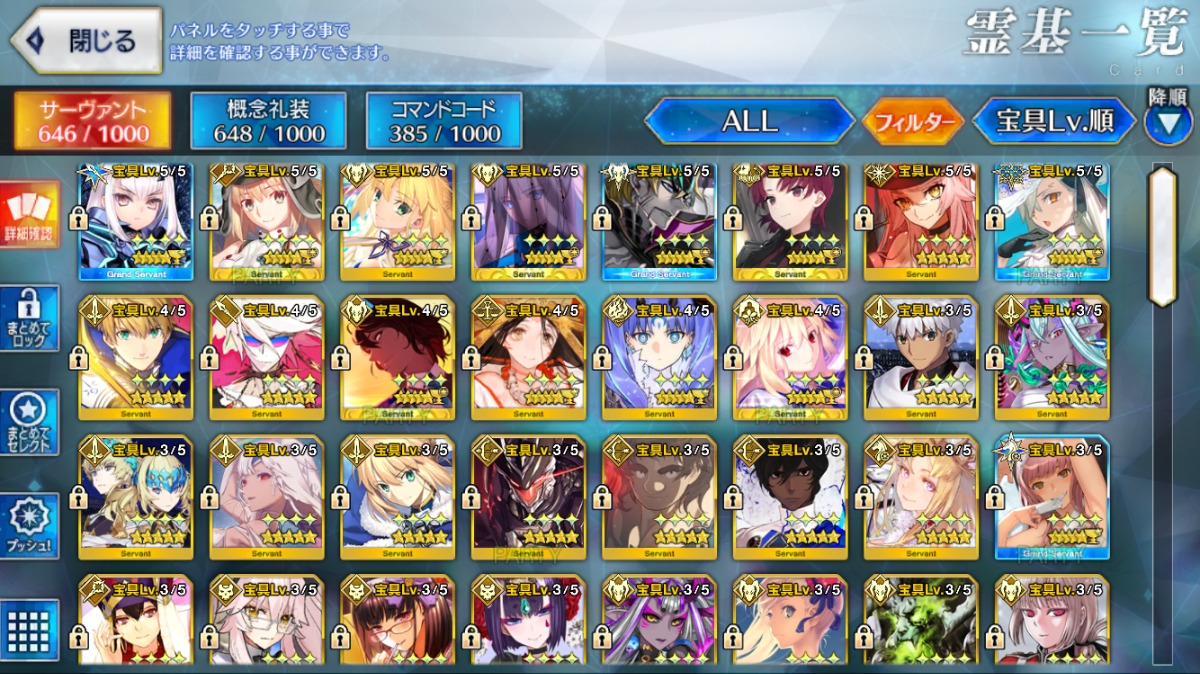
Task: Change the grid layout view icon
Action: (x=30, y=628)
